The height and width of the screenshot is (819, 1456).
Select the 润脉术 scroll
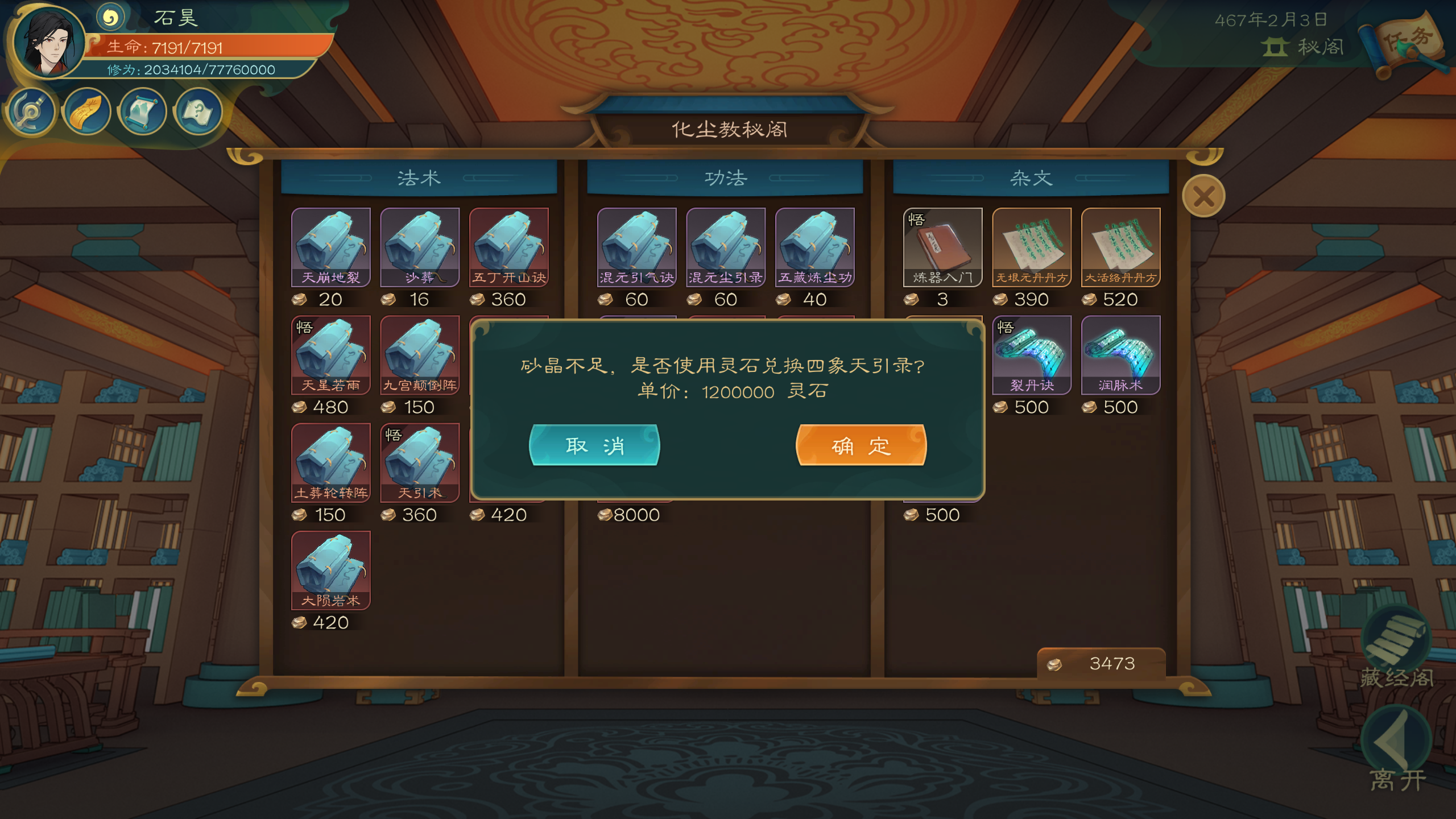click(1120, 355)
